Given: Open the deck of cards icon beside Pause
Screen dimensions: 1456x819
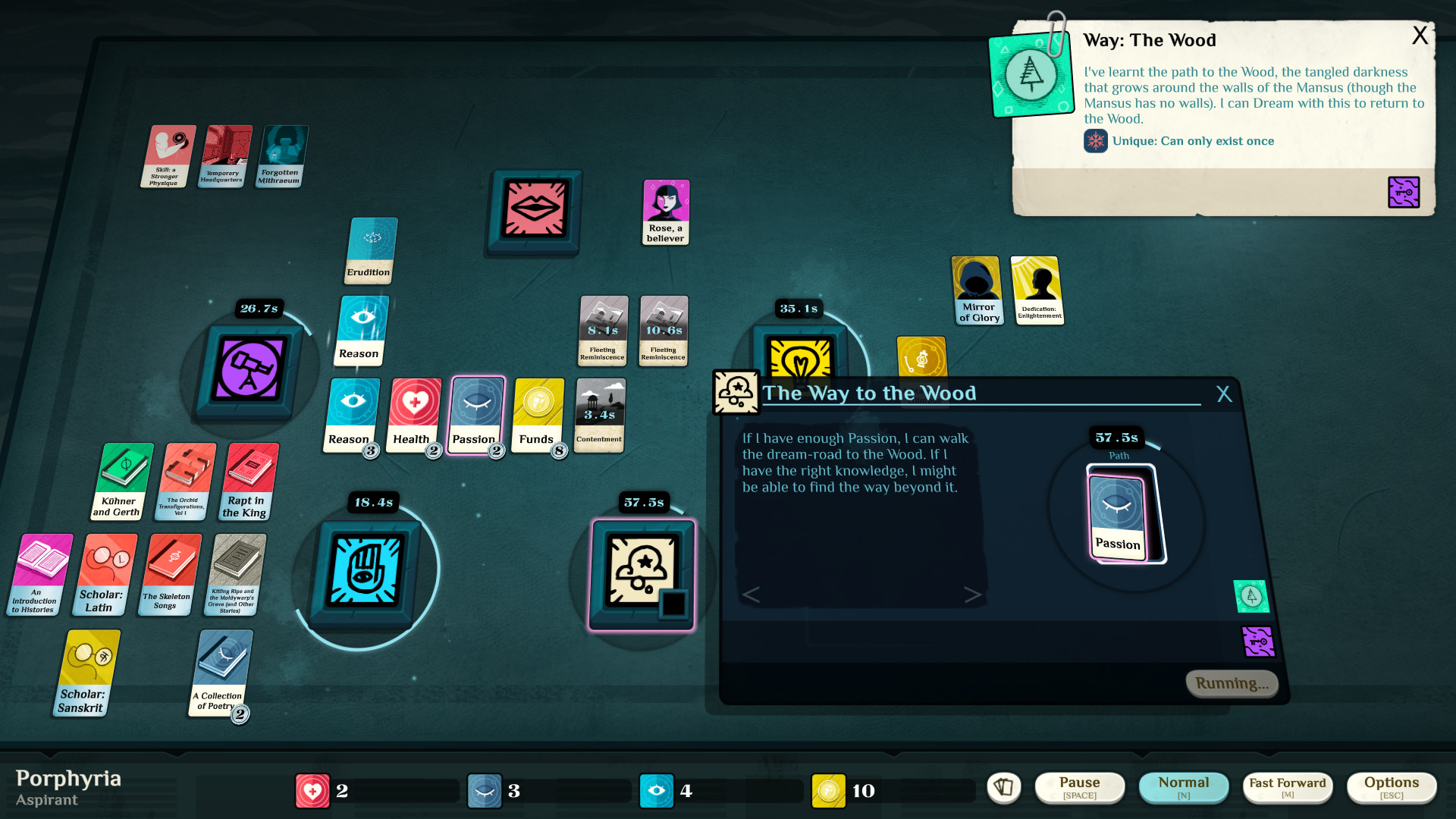Looking at the screenshot, I should coord(1003,788).
